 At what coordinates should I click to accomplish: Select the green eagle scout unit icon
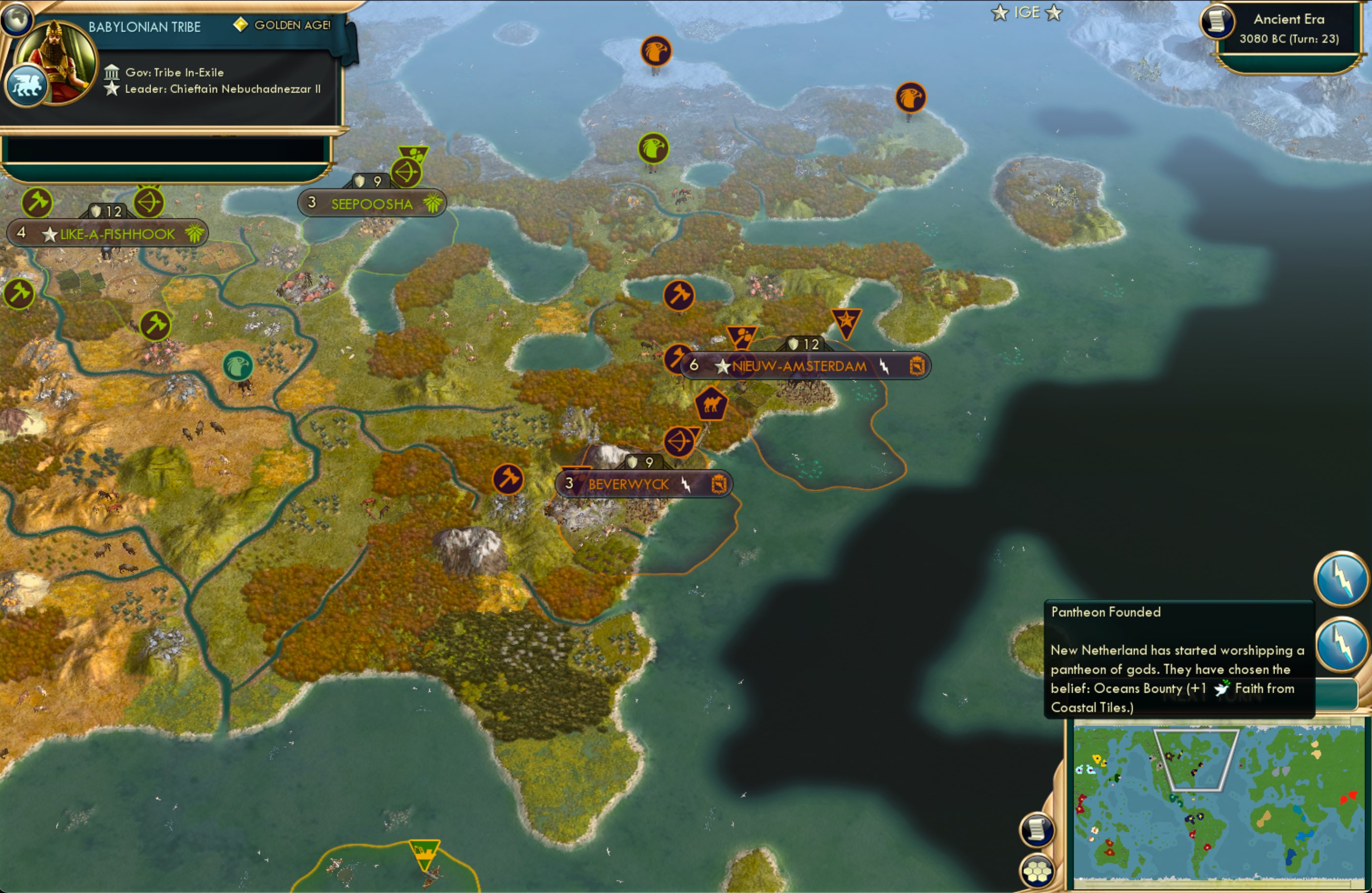pyautogui.click(x=653, y=148)
